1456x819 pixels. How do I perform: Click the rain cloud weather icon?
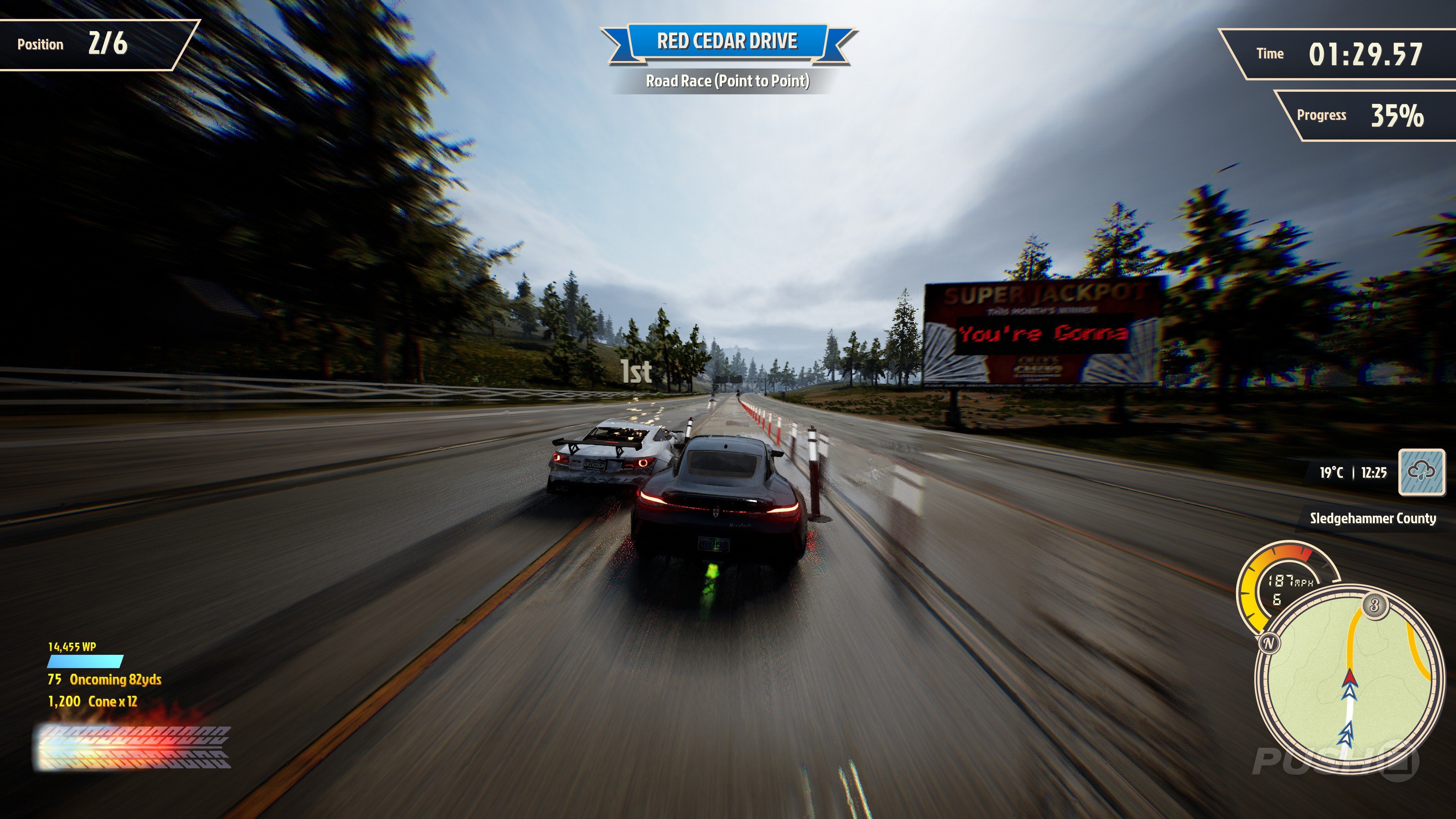click(x=1421, y=471)
